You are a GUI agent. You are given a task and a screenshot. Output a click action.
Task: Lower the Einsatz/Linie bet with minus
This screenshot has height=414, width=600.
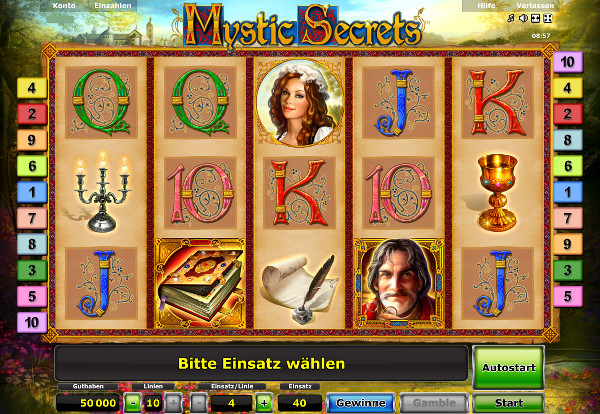[x=199, y=403]
